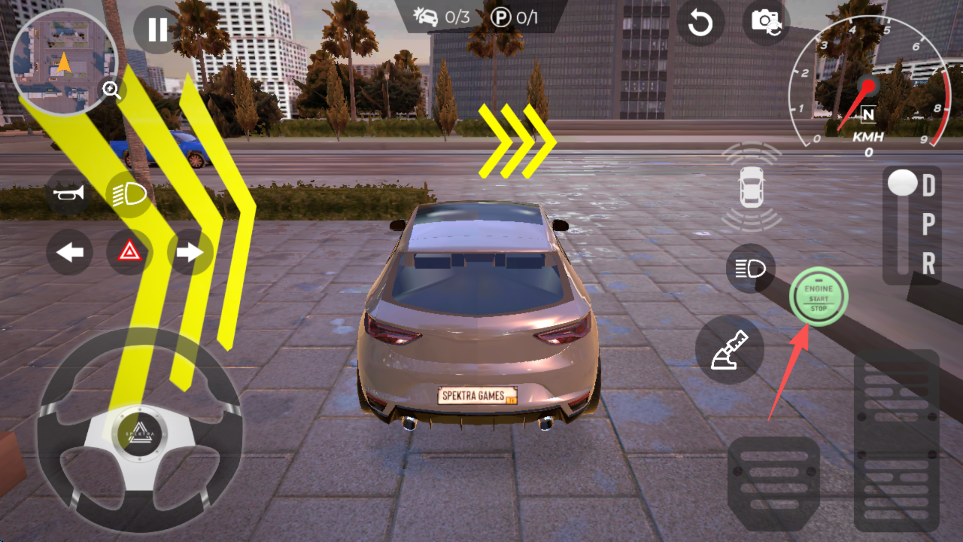Viewport: 963px width, 542px height.
Task: Toggle the headlights beside the horn
Action: coord(128,193)
